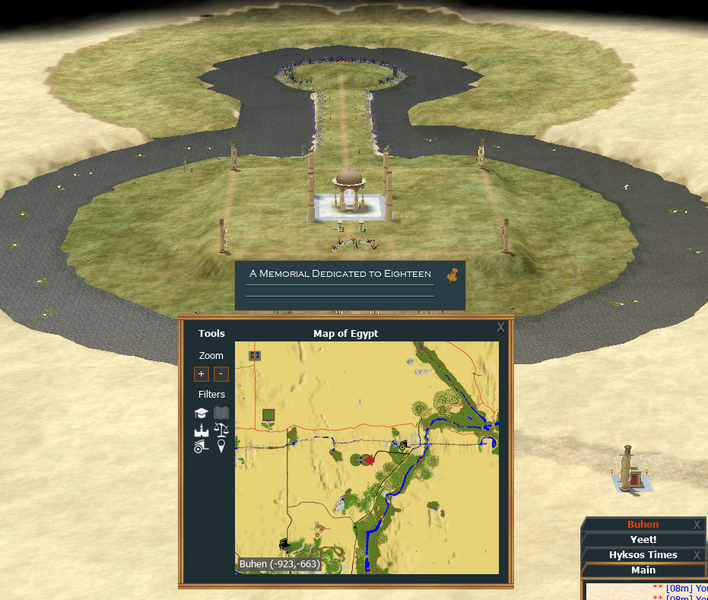Screen dimensions: 708x600
Task: Zoom out on the Map of Egypt
Action: coord(221,374)
